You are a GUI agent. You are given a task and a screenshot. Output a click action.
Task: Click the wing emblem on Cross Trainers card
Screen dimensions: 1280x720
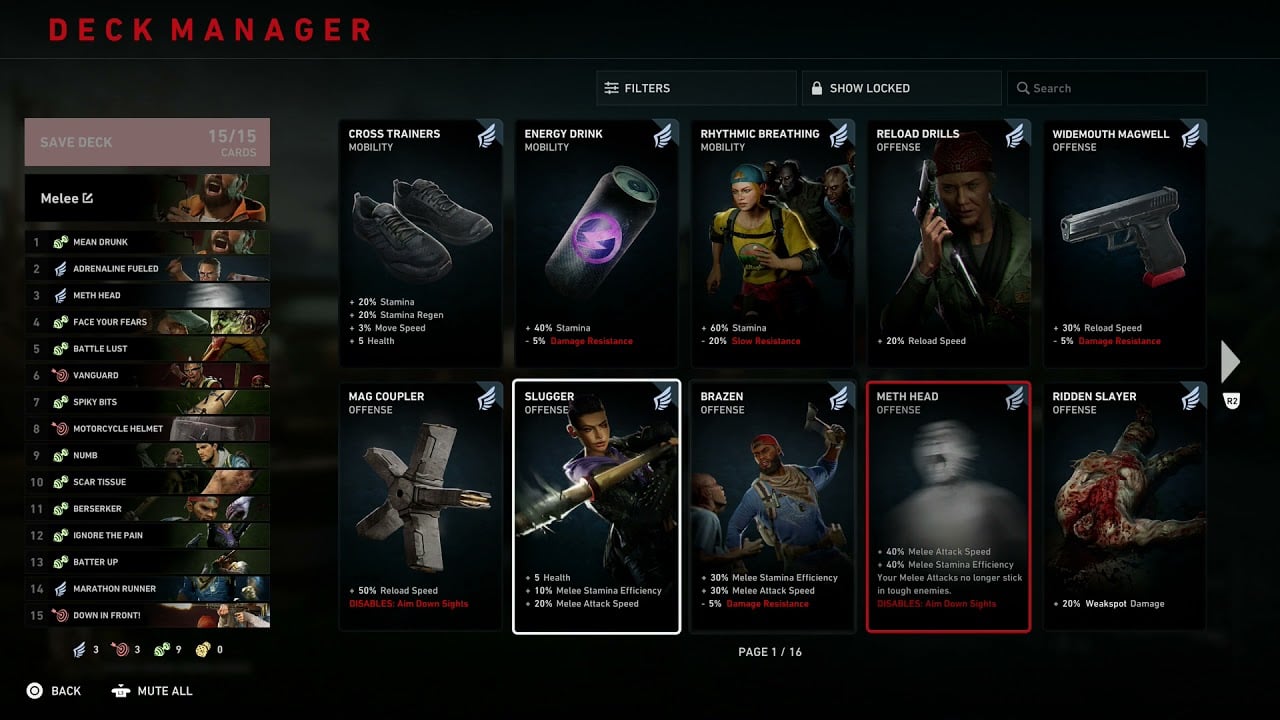(x=487, y=136)
